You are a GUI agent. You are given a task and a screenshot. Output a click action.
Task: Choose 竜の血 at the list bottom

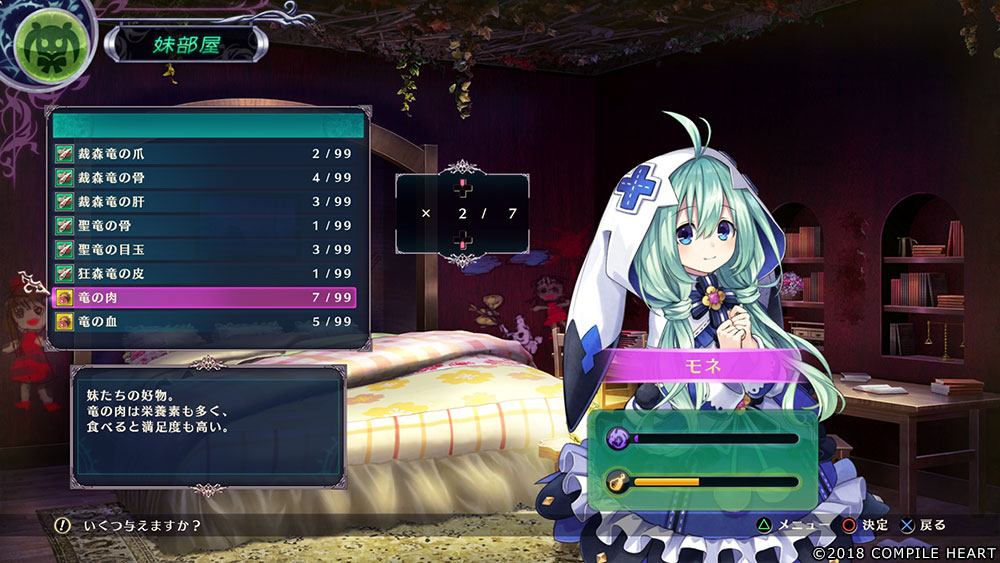point(205,322)
